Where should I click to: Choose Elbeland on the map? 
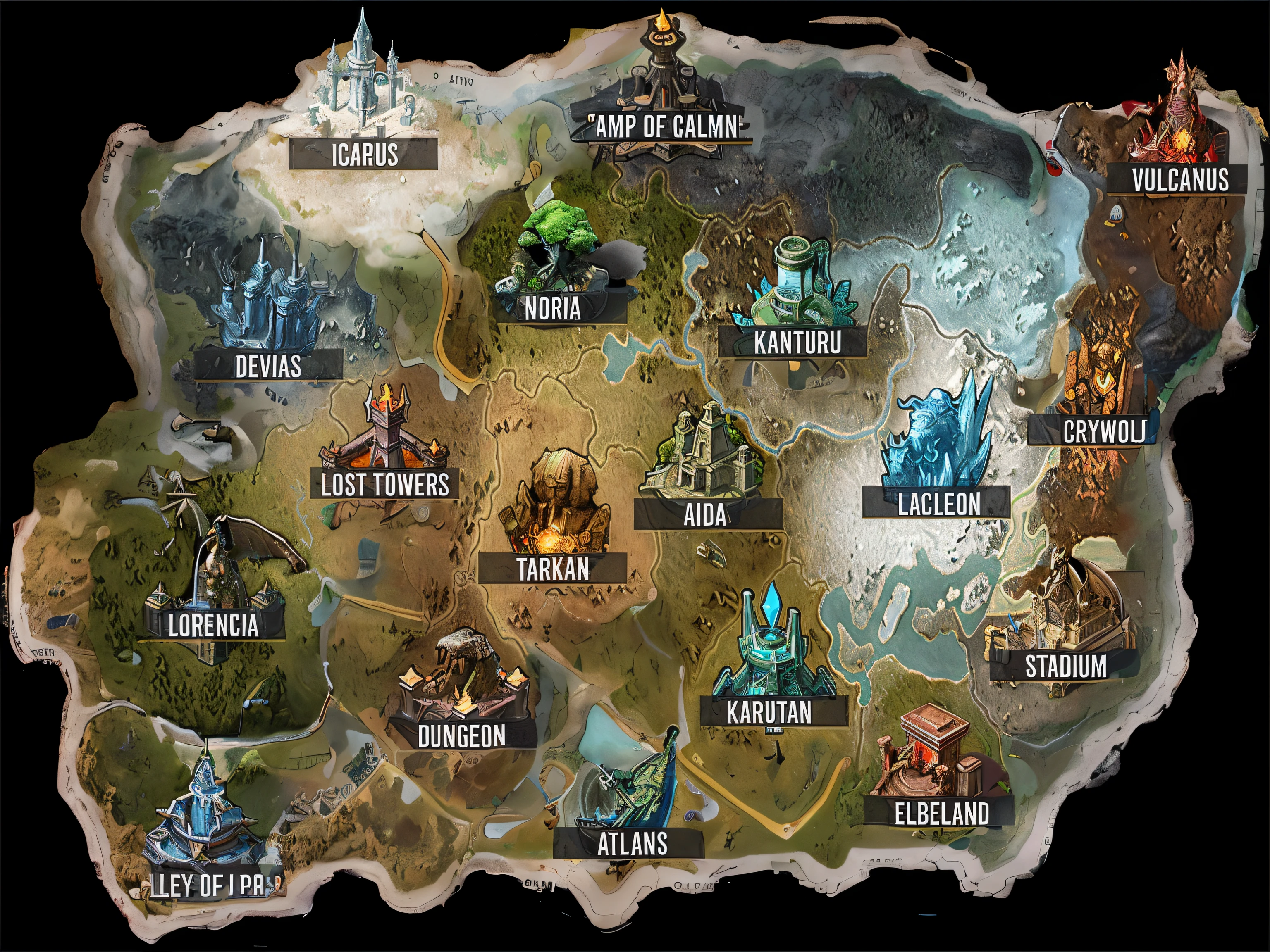[x=942, y=813]
